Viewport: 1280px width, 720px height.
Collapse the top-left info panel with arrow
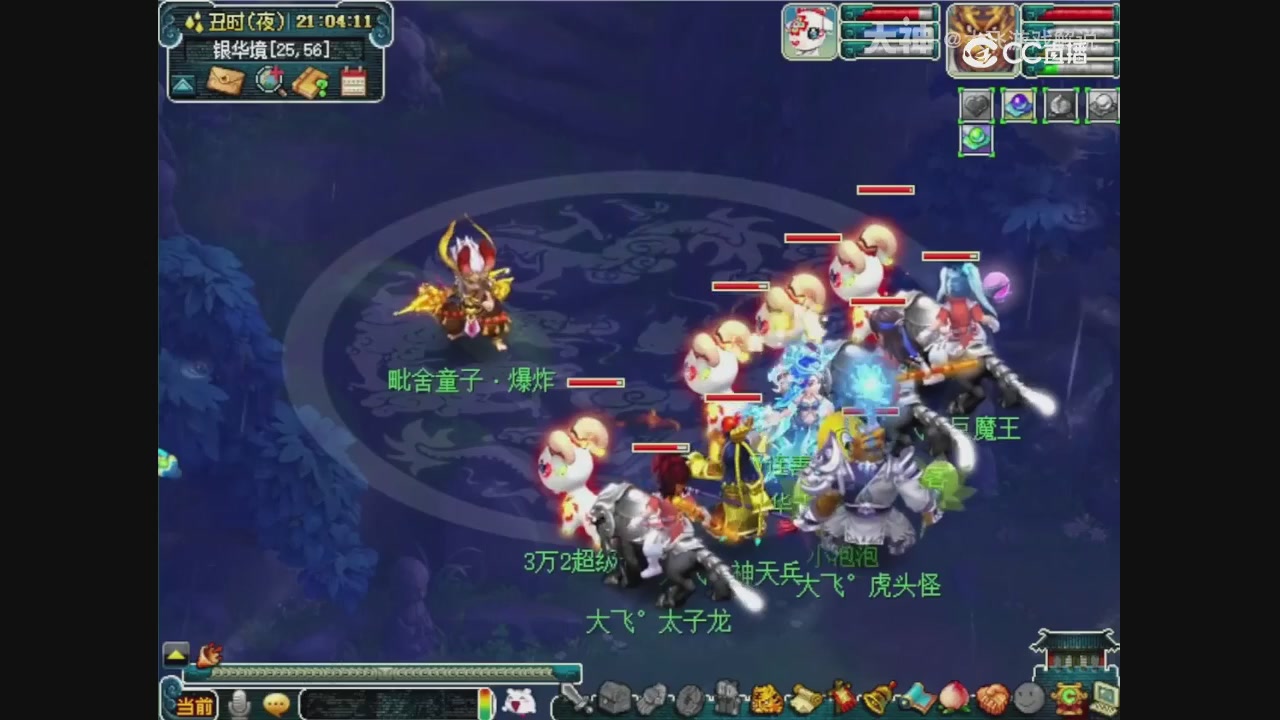[x=182, y=82]
